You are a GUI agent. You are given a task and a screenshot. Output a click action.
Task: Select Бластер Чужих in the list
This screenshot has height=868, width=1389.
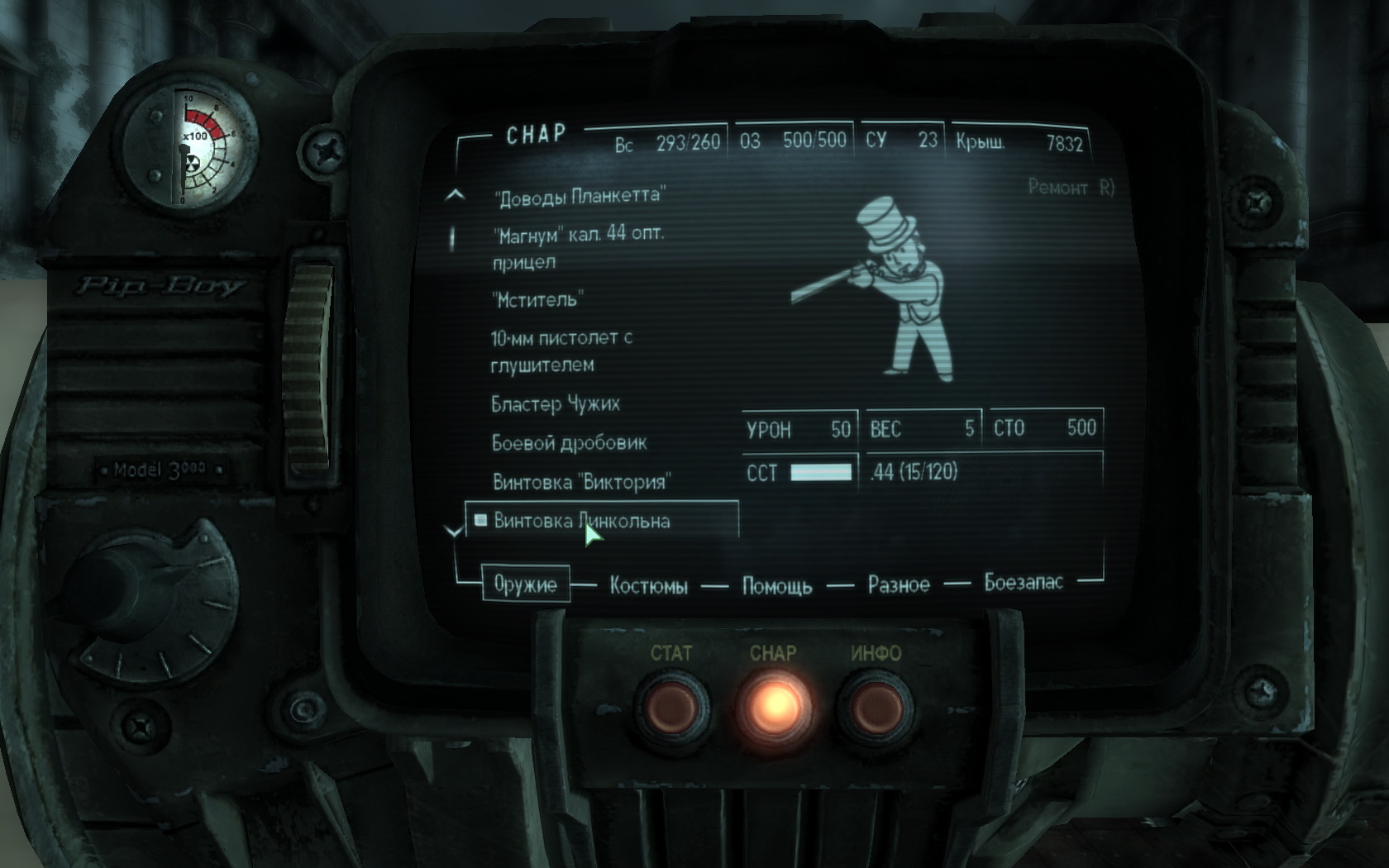tap(555, 404)
